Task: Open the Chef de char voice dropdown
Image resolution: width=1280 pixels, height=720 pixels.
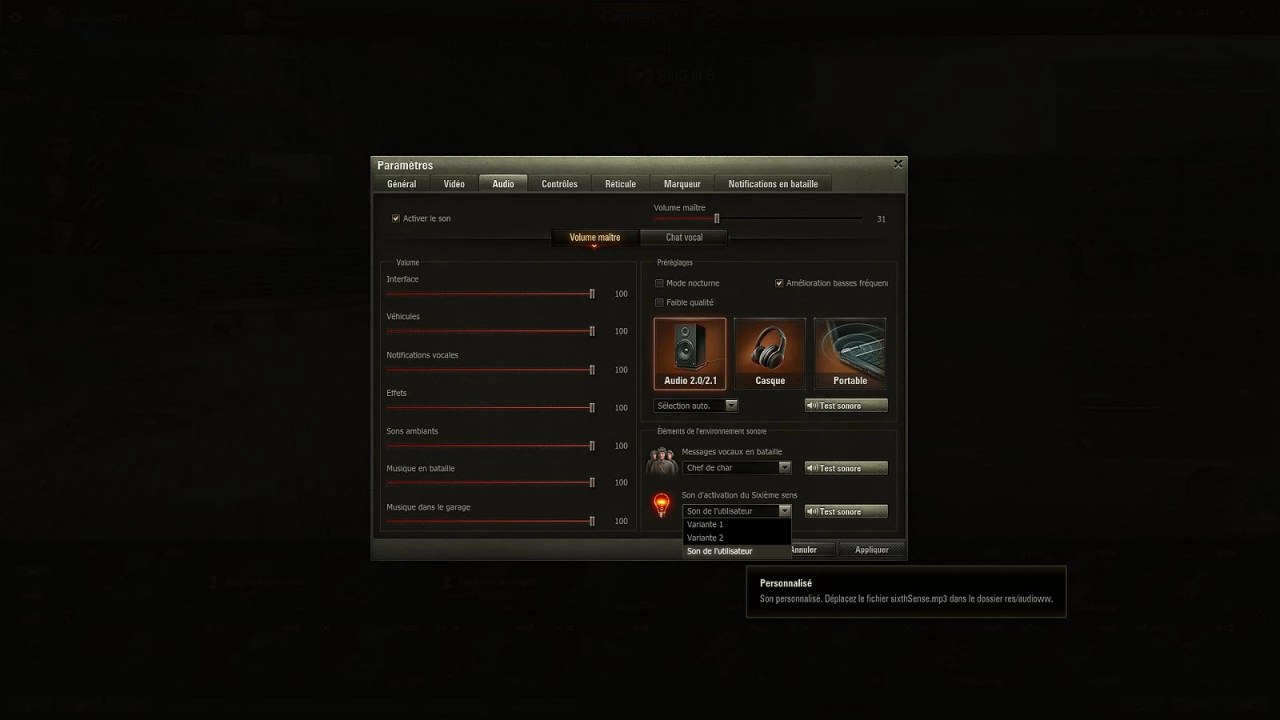Action: click(x=785, y=467)
